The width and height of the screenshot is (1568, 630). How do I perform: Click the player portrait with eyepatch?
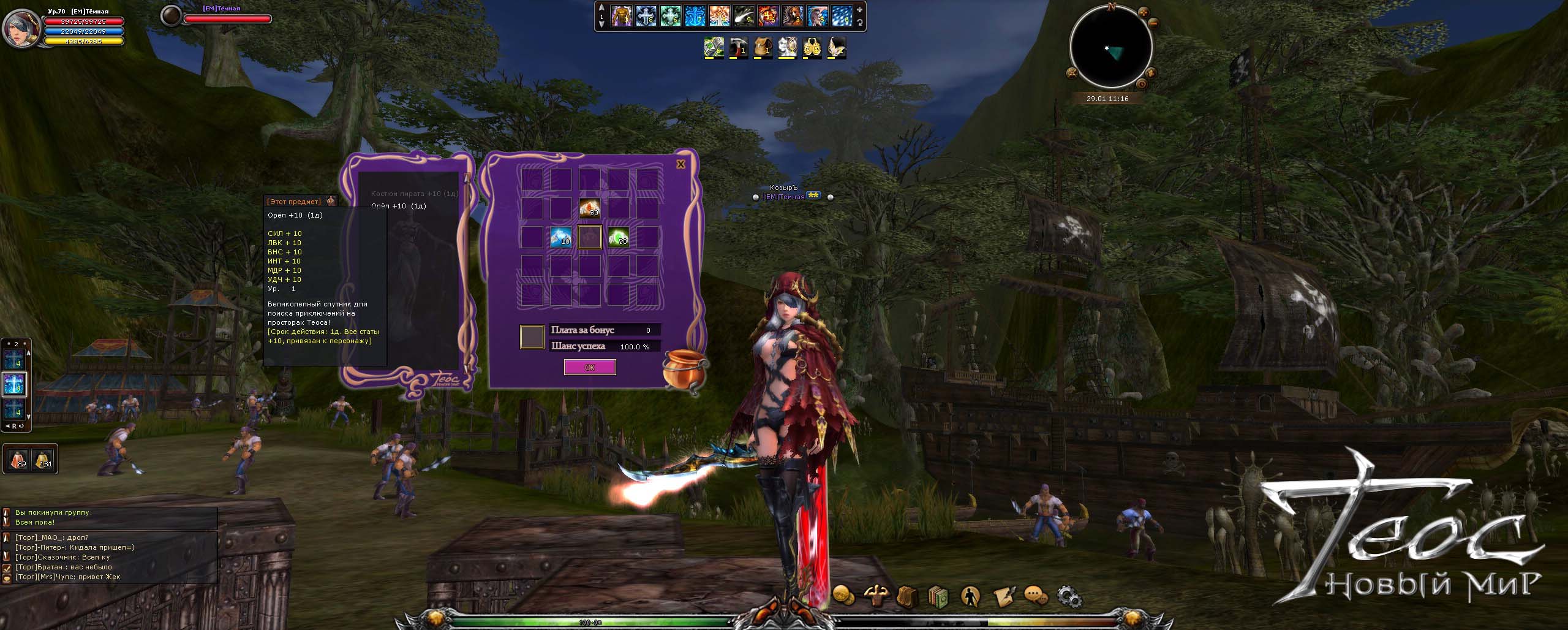tap(21, 28)
